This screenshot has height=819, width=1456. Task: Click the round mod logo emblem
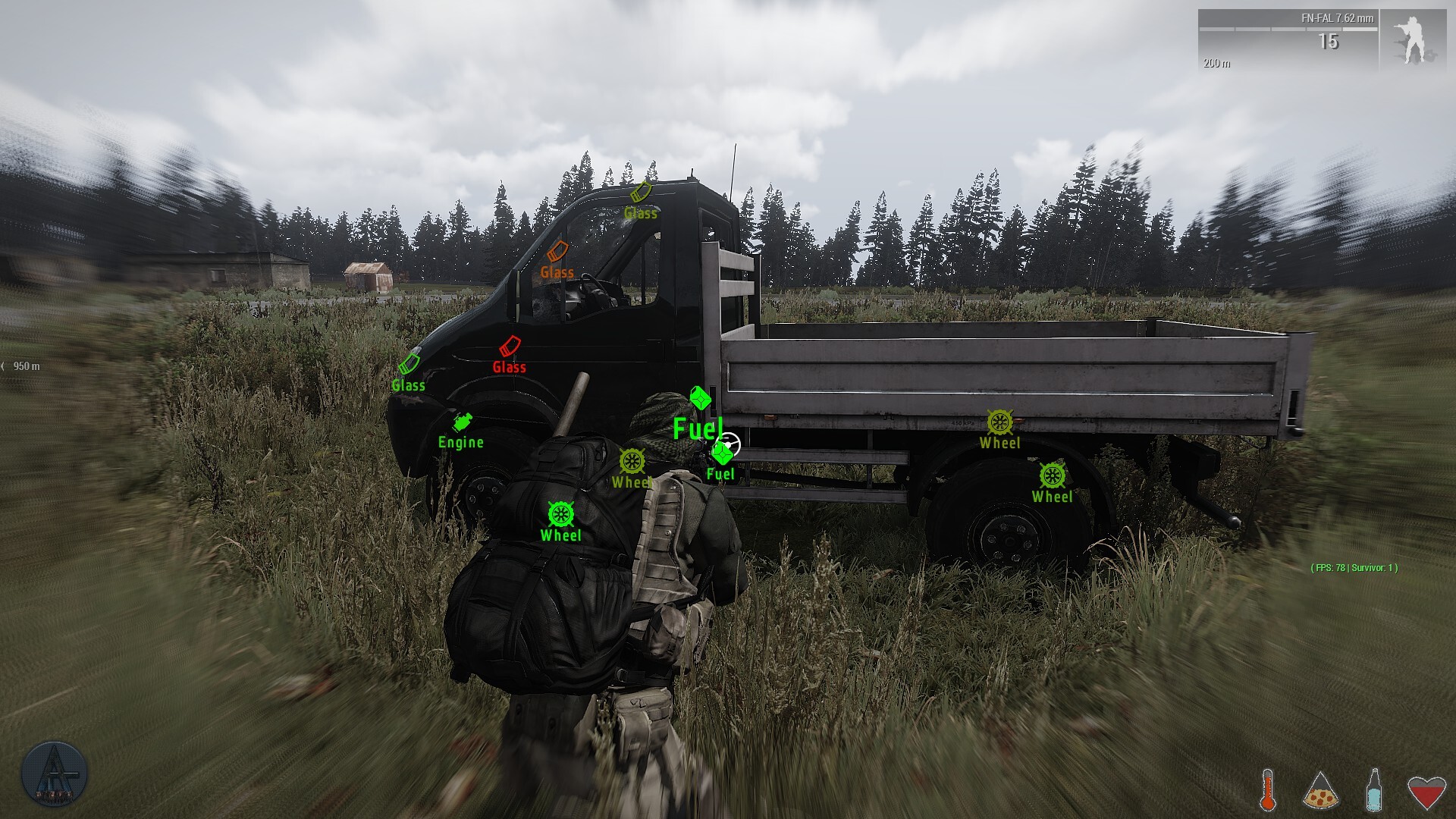[x=54, y=775]
